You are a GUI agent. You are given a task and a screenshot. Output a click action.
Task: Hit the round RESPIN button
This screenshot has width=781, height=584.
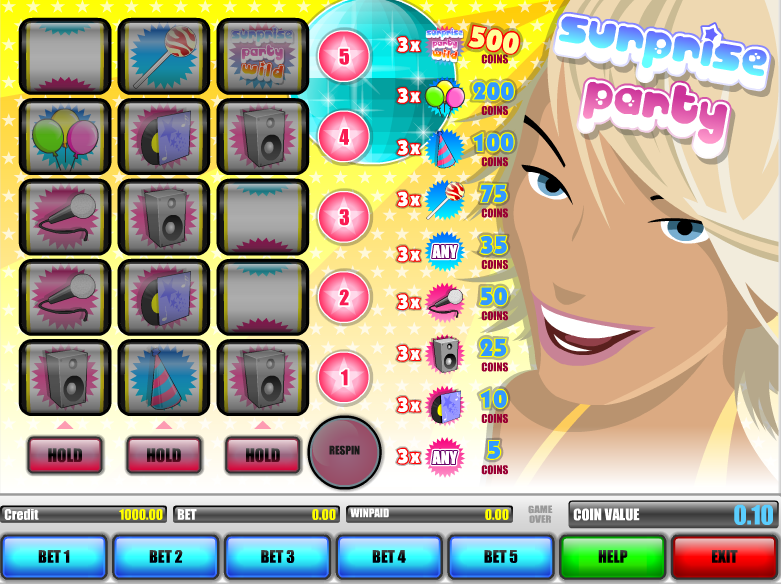pyautogui.click(x=344, y=452)
